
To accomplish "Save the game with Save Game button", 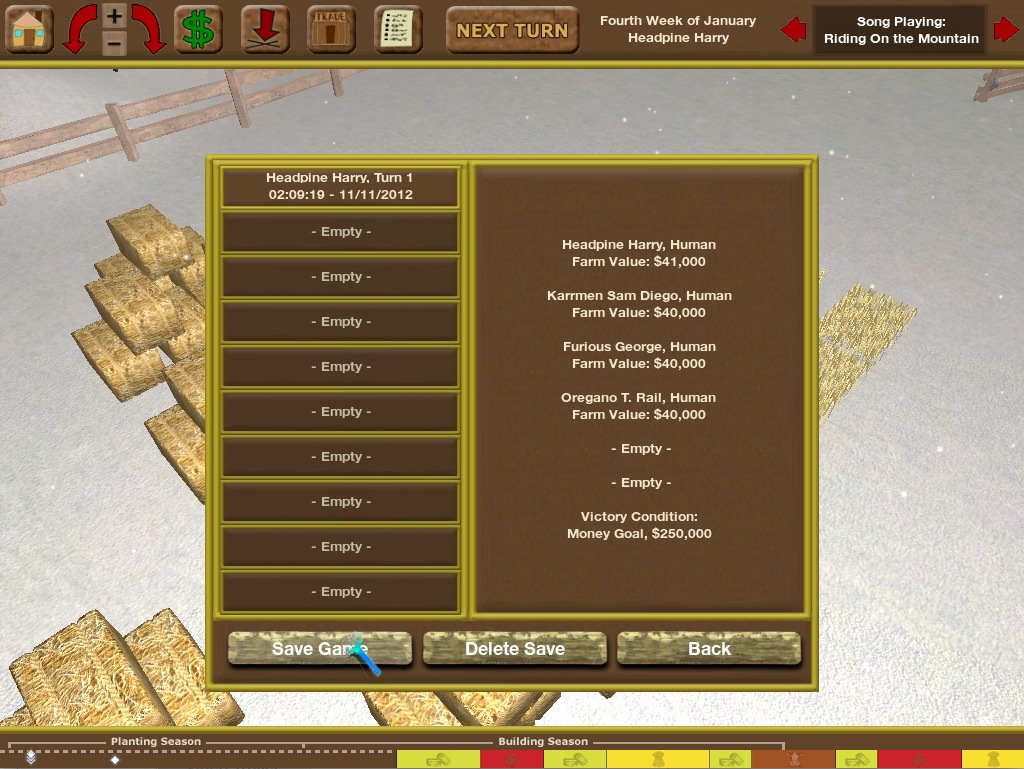I will click(x=319, y=649).
